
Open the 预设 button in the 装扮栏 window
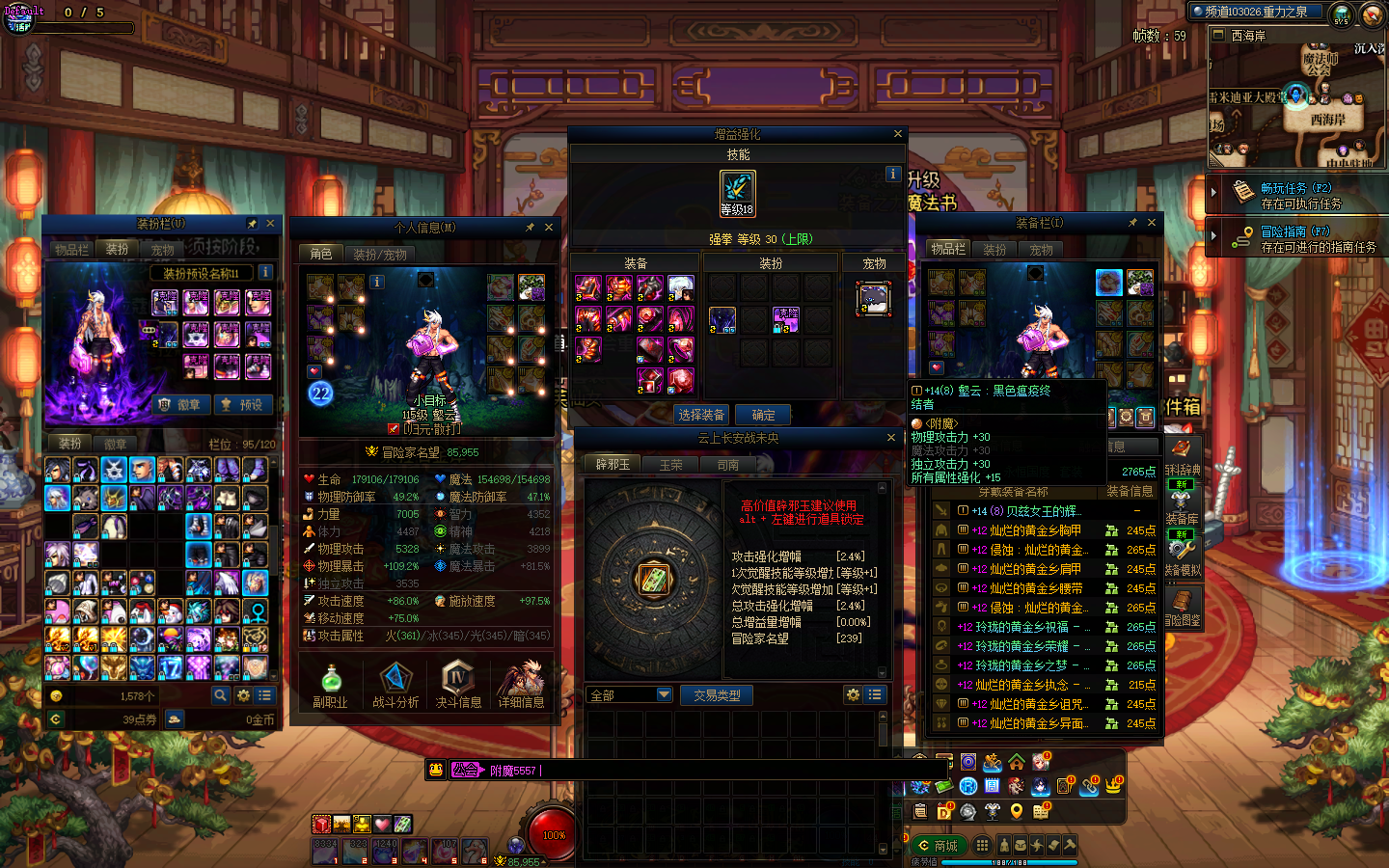[242, 405]
